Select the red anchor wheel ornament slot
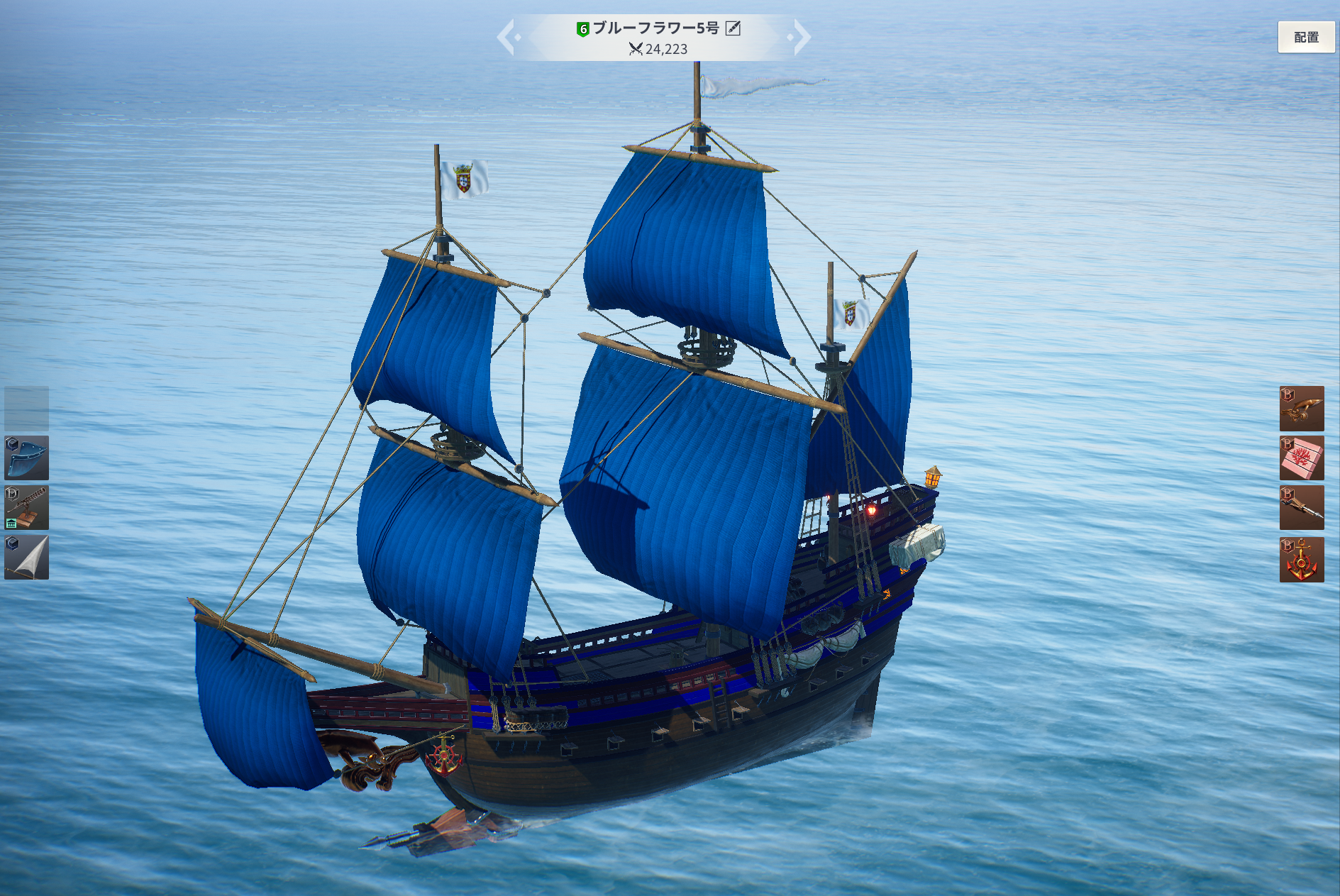The height and width of the screenshot is (896, 1340). pos(1301,560)
